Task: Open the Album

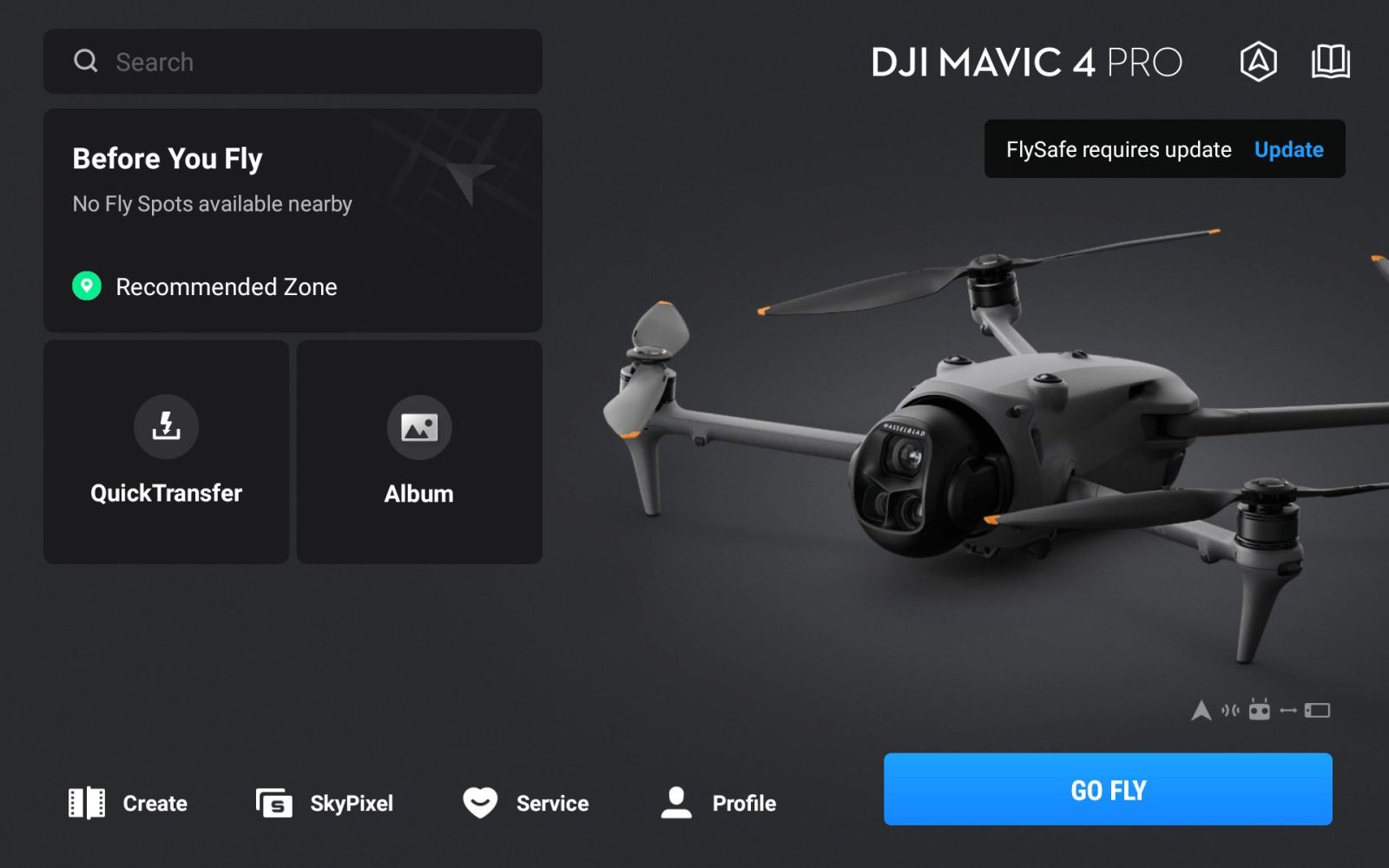Action: click(418, 451)
